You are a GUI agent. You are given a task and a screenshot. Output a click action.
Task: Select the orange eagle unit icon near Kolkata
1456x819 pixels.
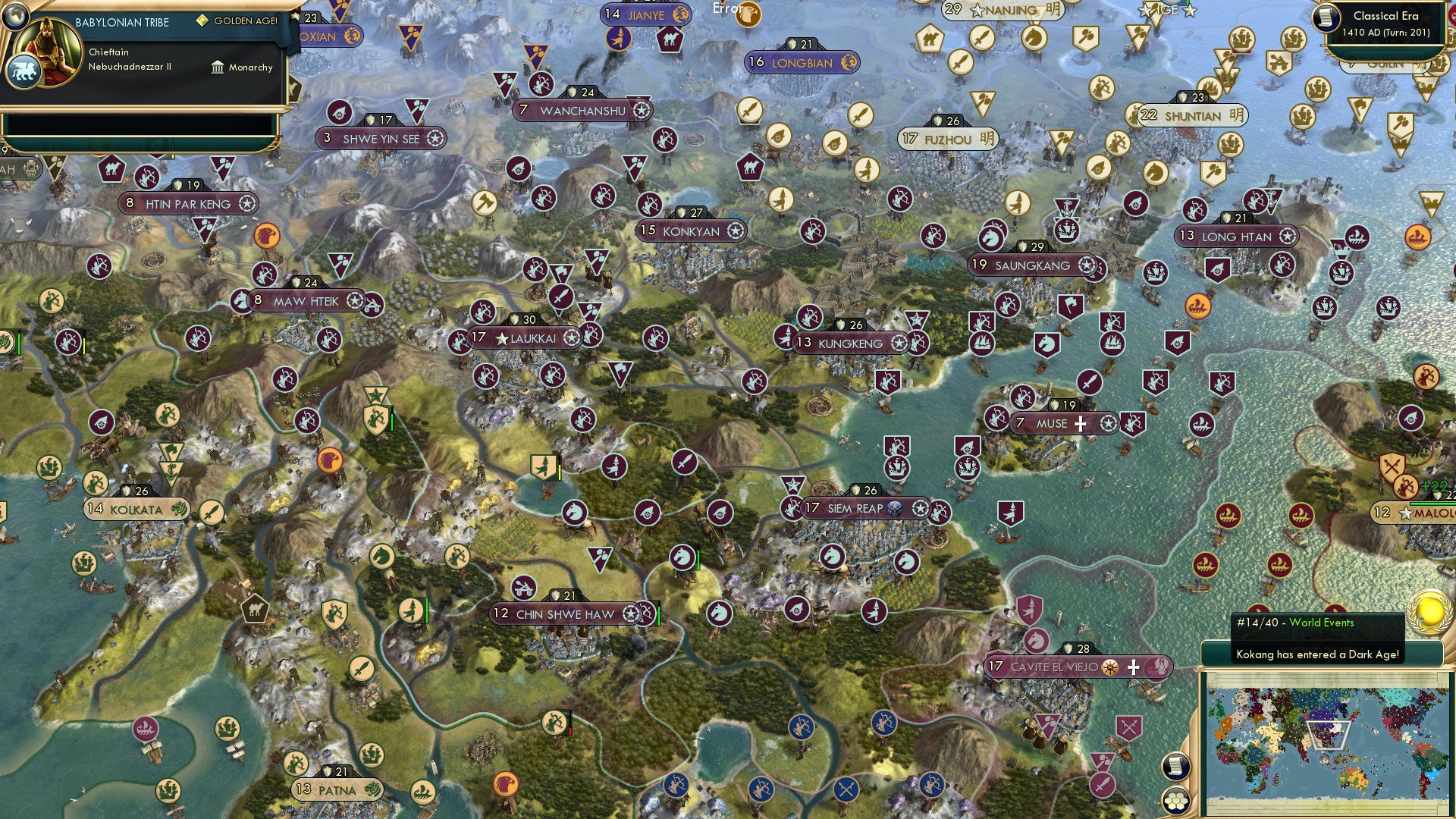point(329,461)
